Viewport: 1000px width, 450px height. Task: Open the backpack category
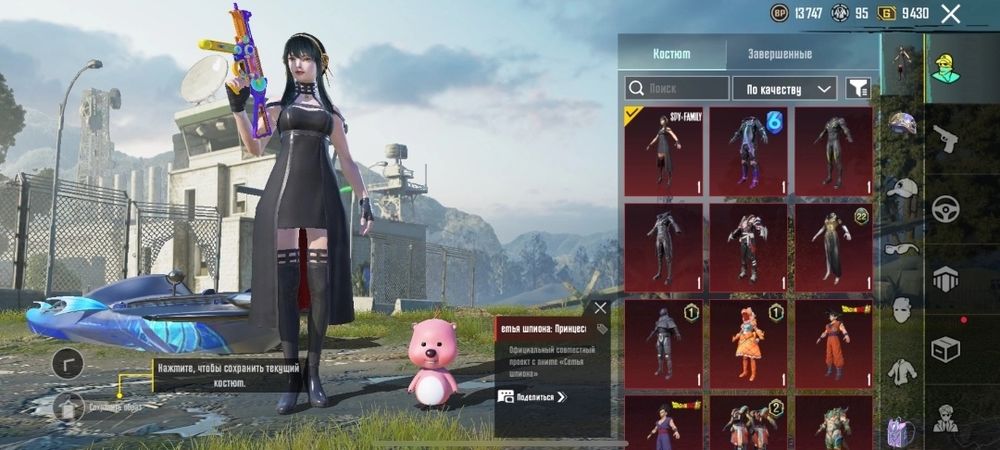point(901,431)
